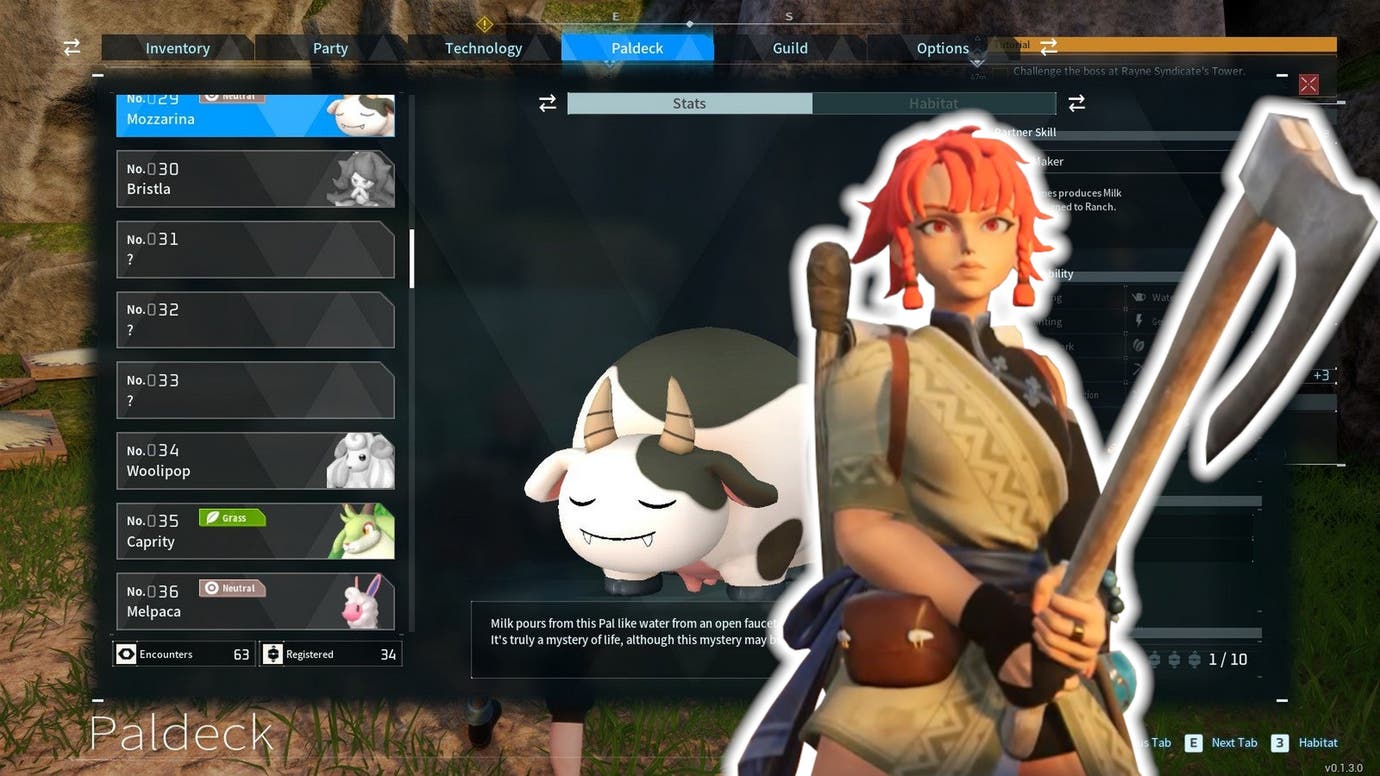
Task: Open the Stats tab
Action: click(x=689, y=103)
